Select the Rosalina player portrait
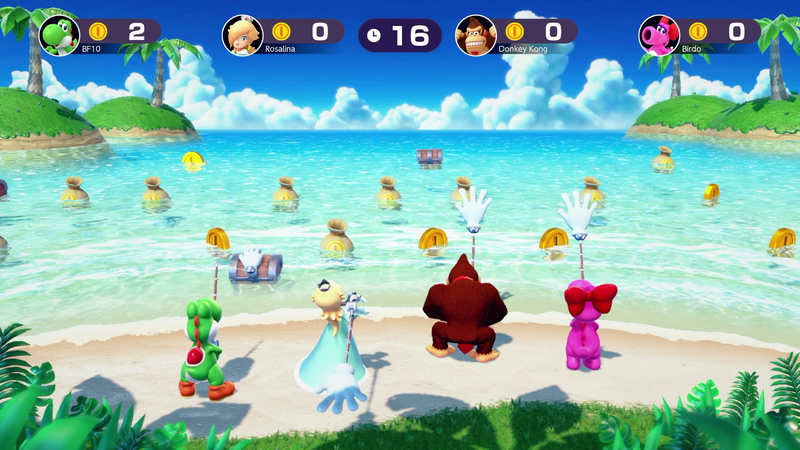 [243, 35]
